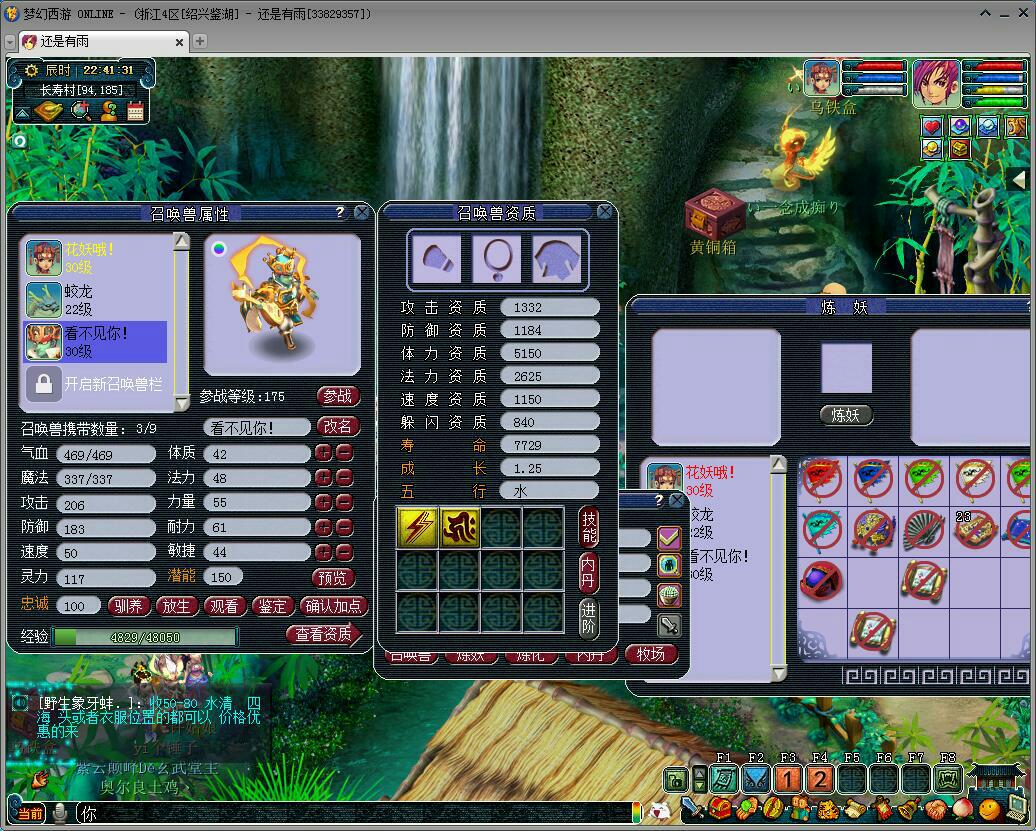Click the 观看 view button

pyautogui.click(x=224, y=605)
